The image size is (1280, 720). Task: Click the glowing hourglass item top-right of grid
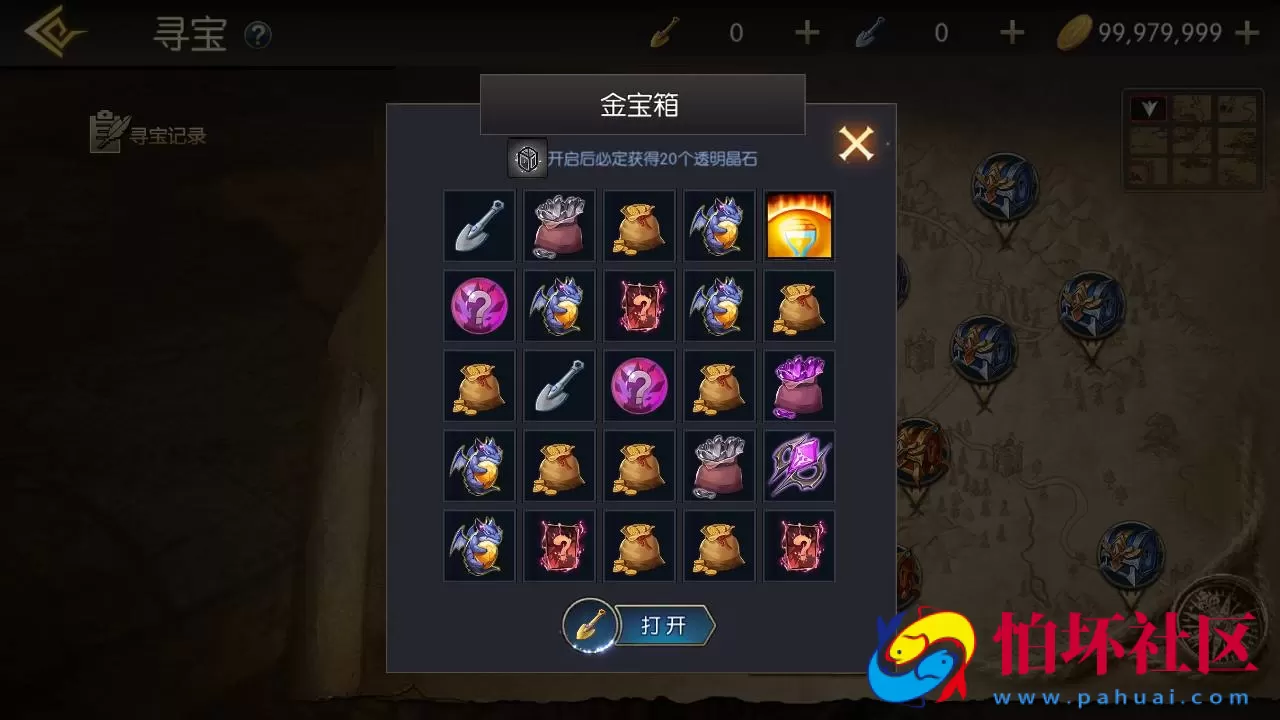[x=798, y=226]
